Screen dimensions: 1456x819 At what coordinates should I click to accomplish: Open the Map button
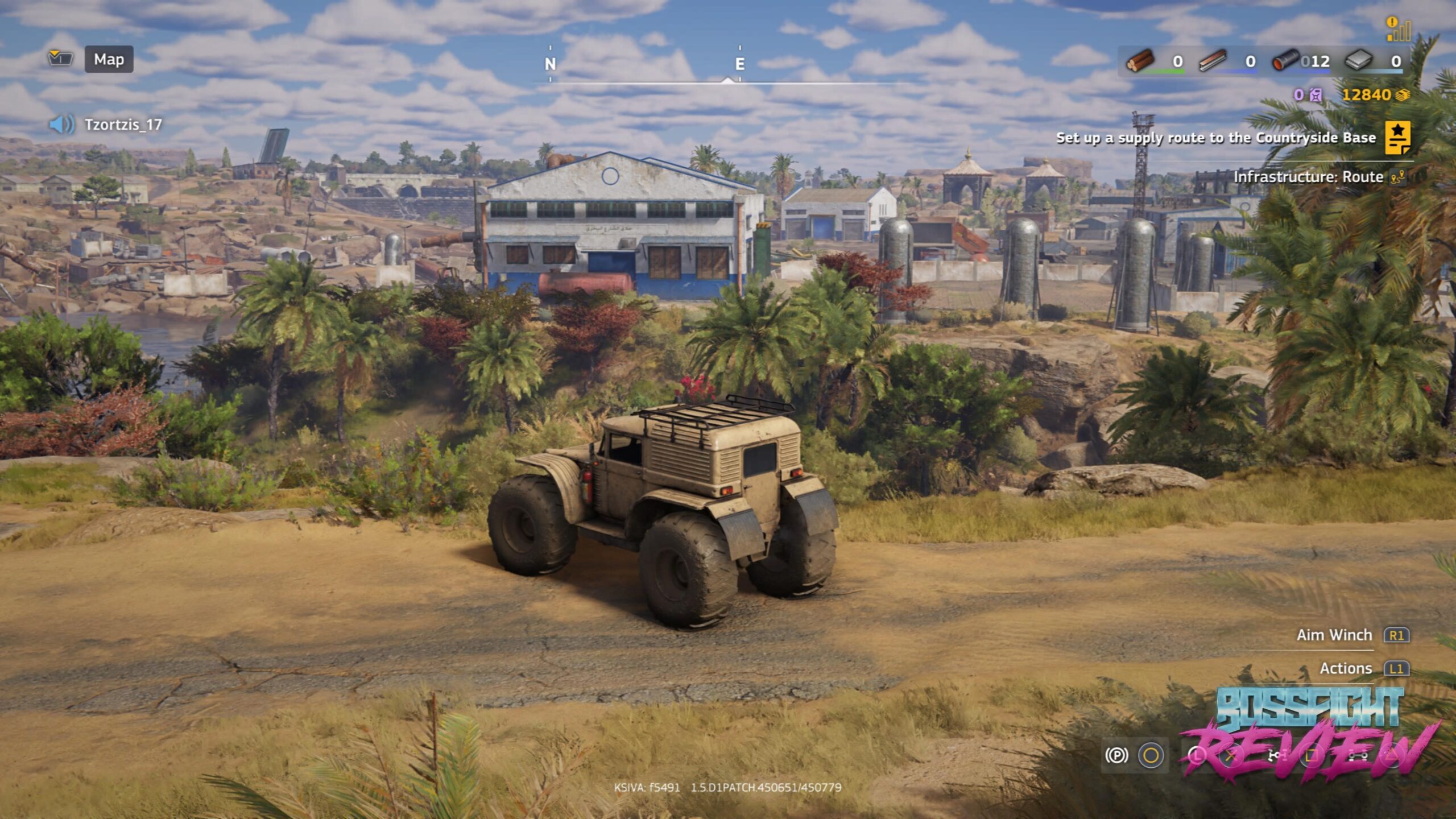click(x=109, y=59)
